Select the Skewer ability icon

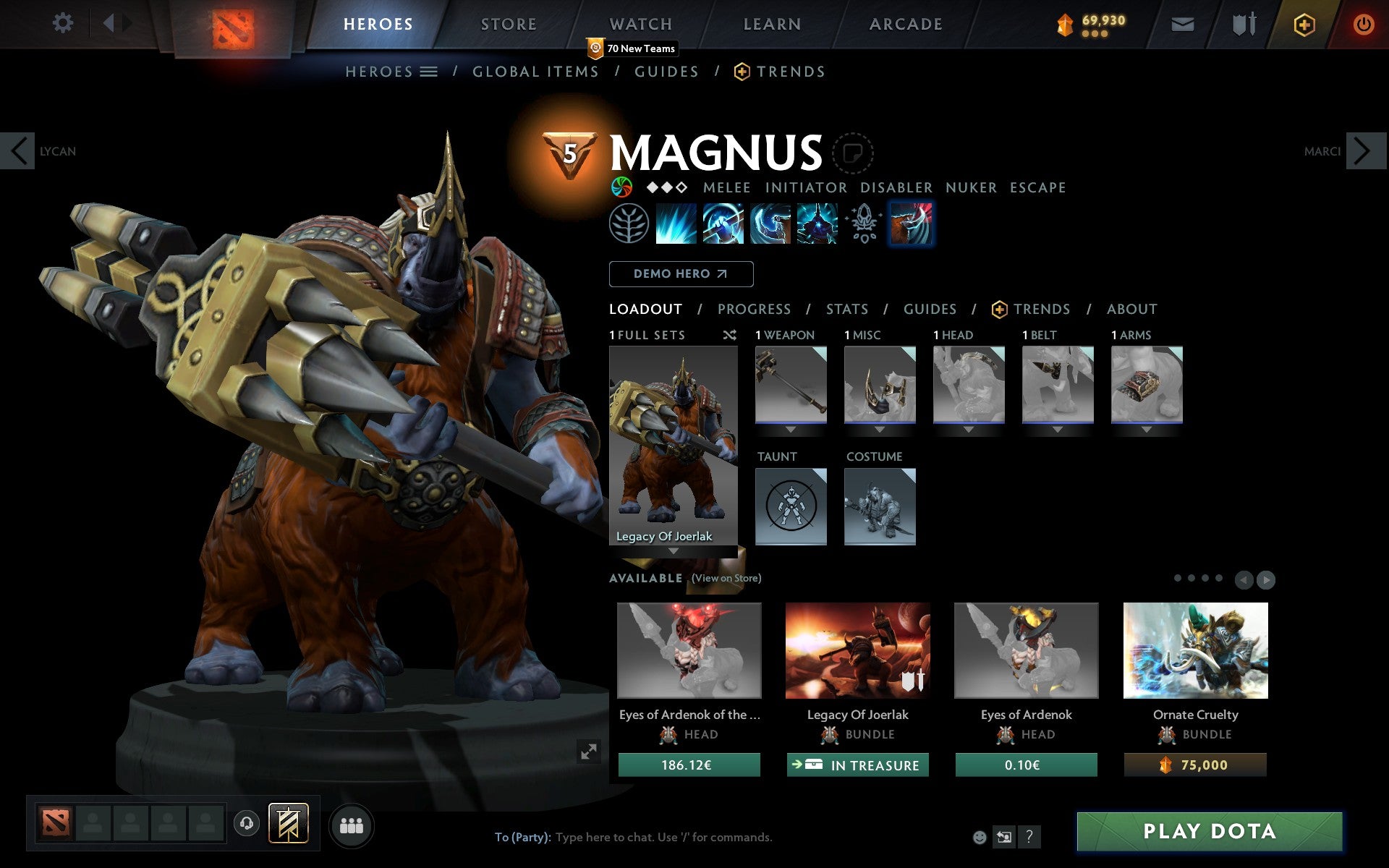click(771, 223)
